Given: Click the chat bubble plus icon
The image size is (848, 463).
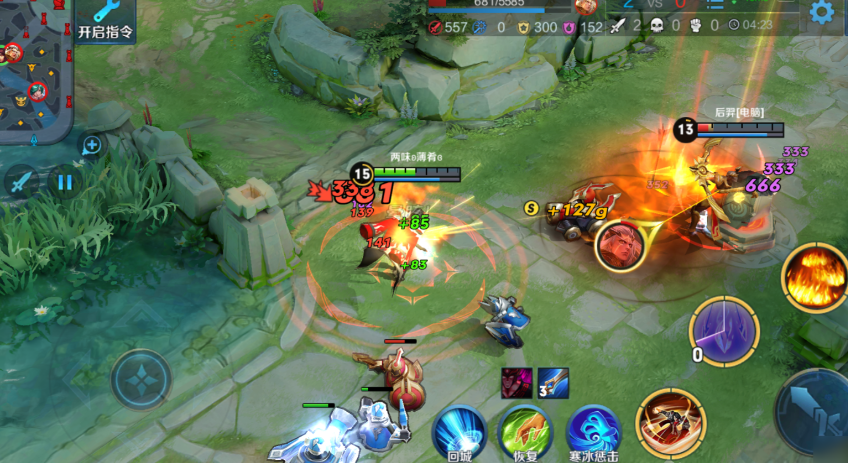Looking at the screenshot, I should (91, 146).
